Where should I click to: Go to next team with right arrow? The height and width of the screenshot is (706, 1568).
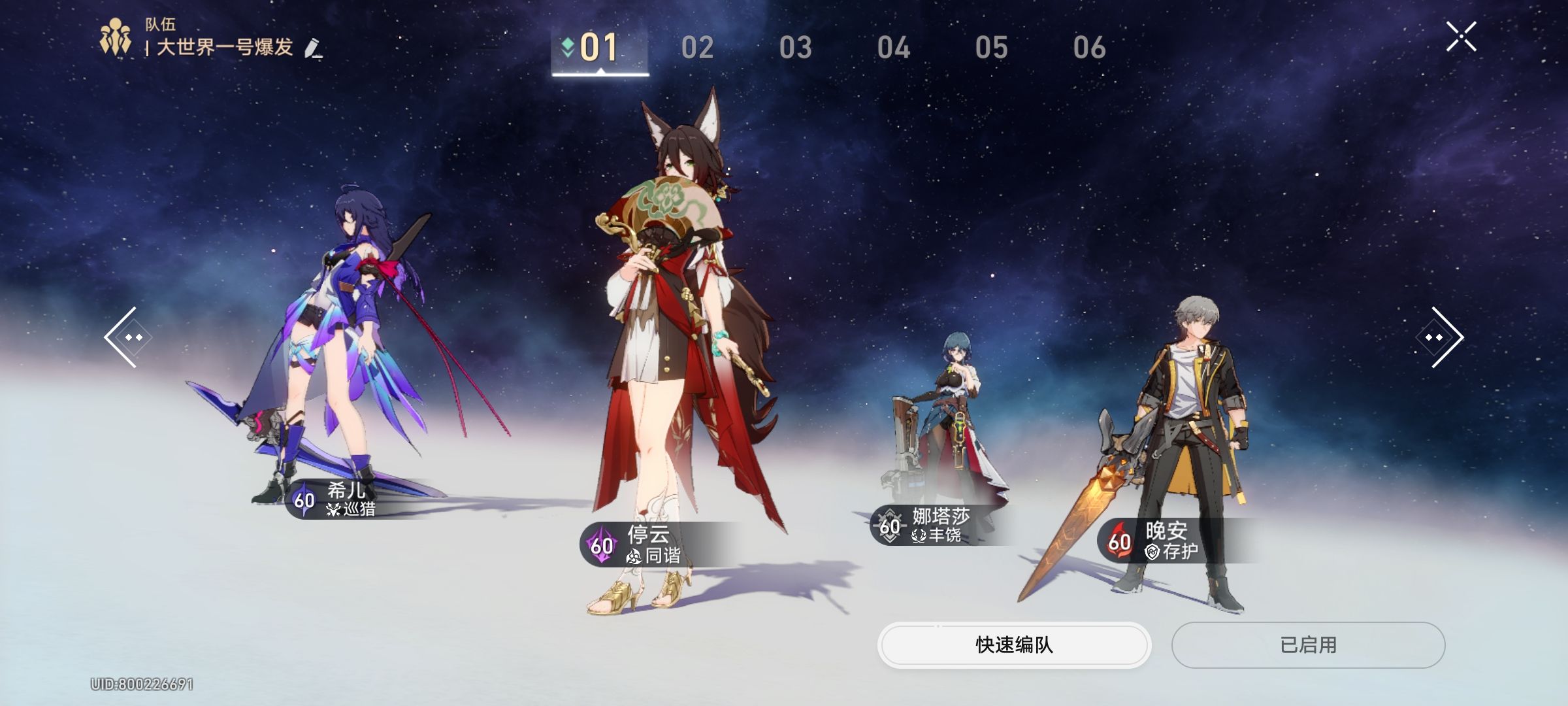(x=1441, y=337)
